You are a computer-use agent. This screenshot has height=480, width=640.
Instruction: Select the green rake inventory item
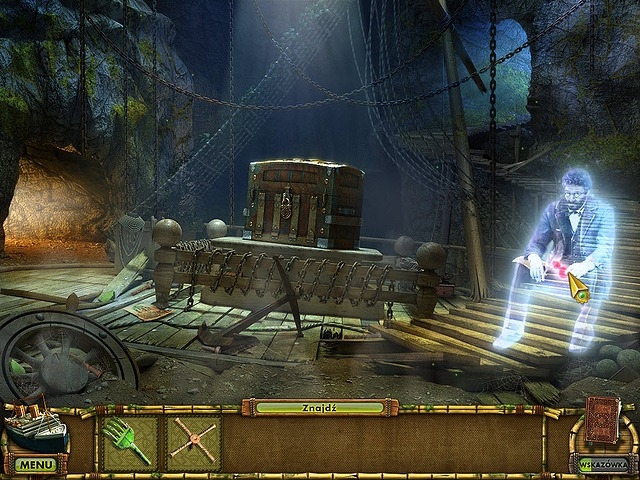tap(130, 441)
